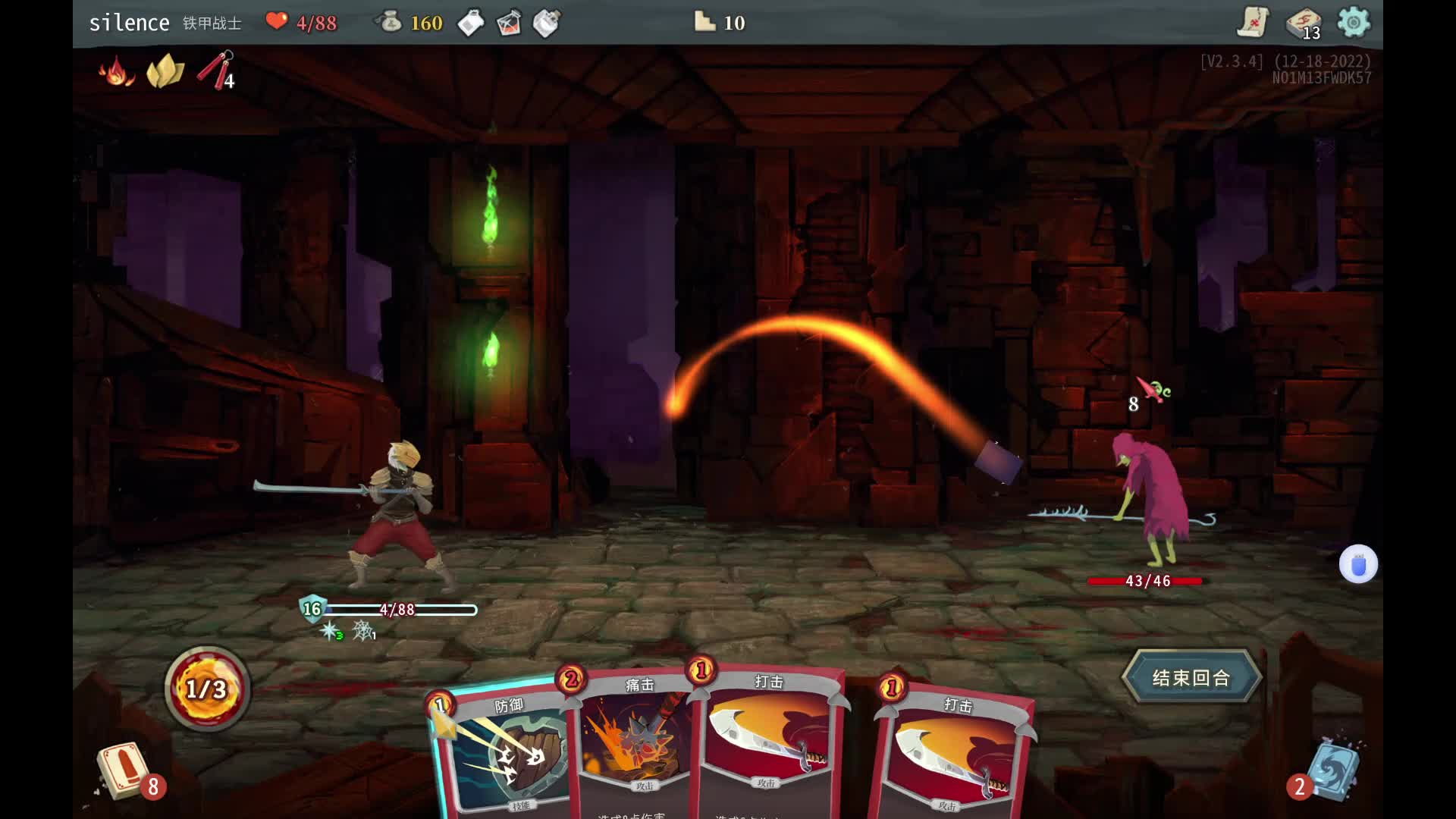Inspect the Burning Blood flame relic
The height and width of the screenshot is (819, 1456).
click(x=116, y=72)
